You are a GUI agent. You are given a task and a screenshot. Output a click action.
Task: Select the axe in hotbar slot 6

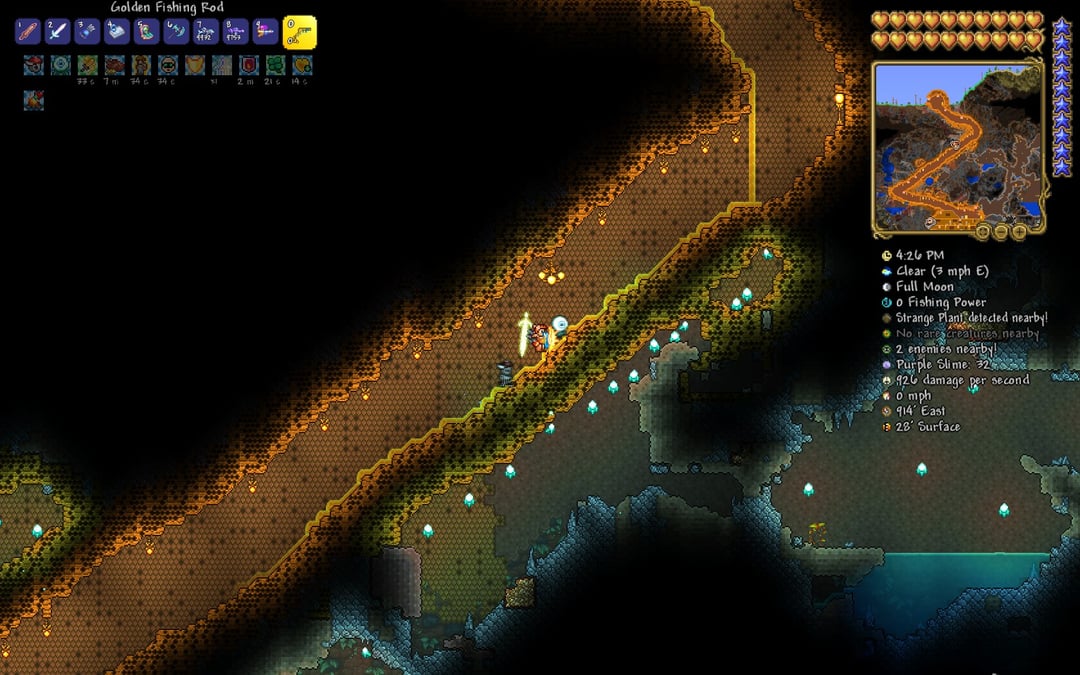176,31
